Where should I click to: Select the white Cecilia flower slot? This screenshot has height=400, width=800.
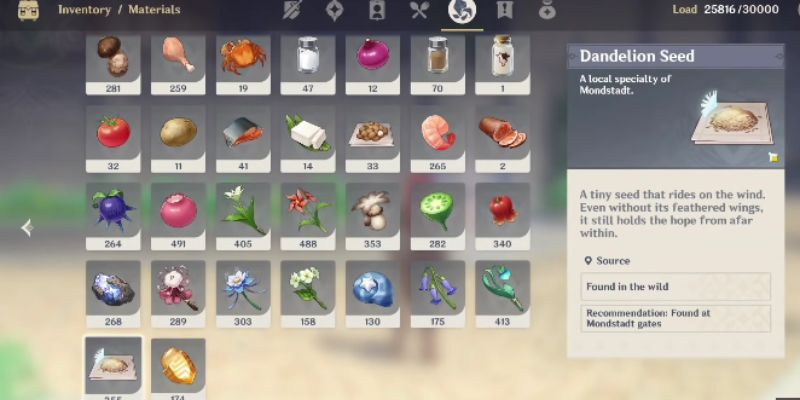click(242, 210)
